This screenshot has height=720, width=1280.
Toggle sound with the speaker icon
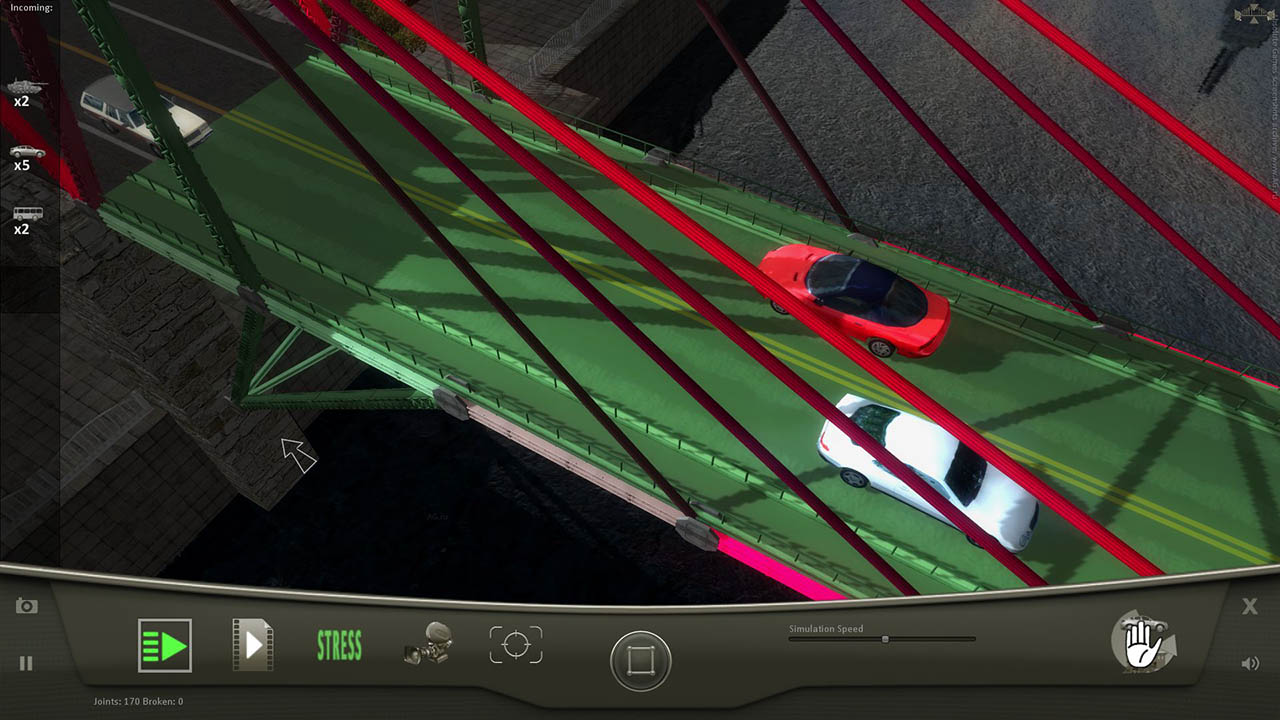coord(1250,663)
